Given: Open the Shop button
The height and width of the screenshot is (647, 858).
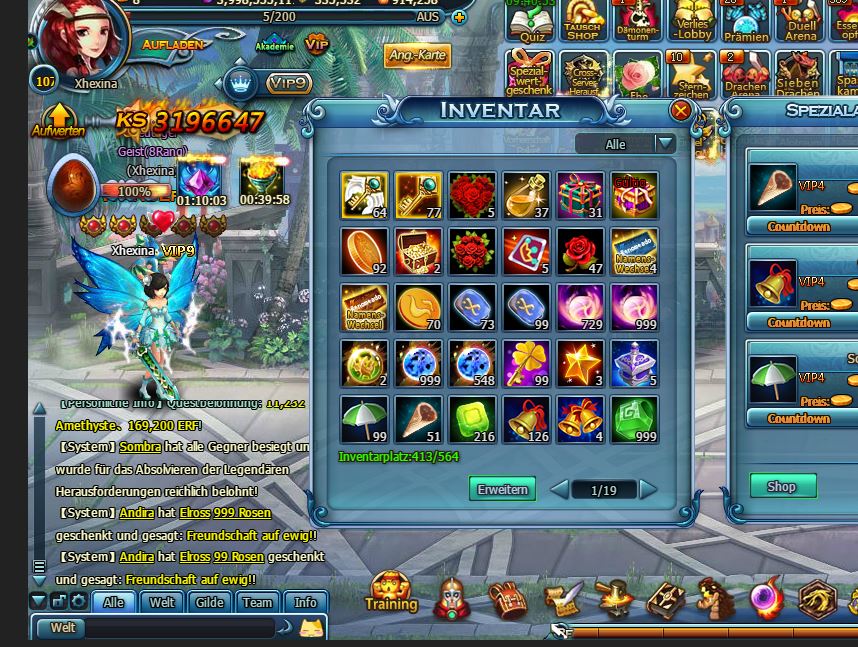Looking at the screenshot, I should click(782, 486).
